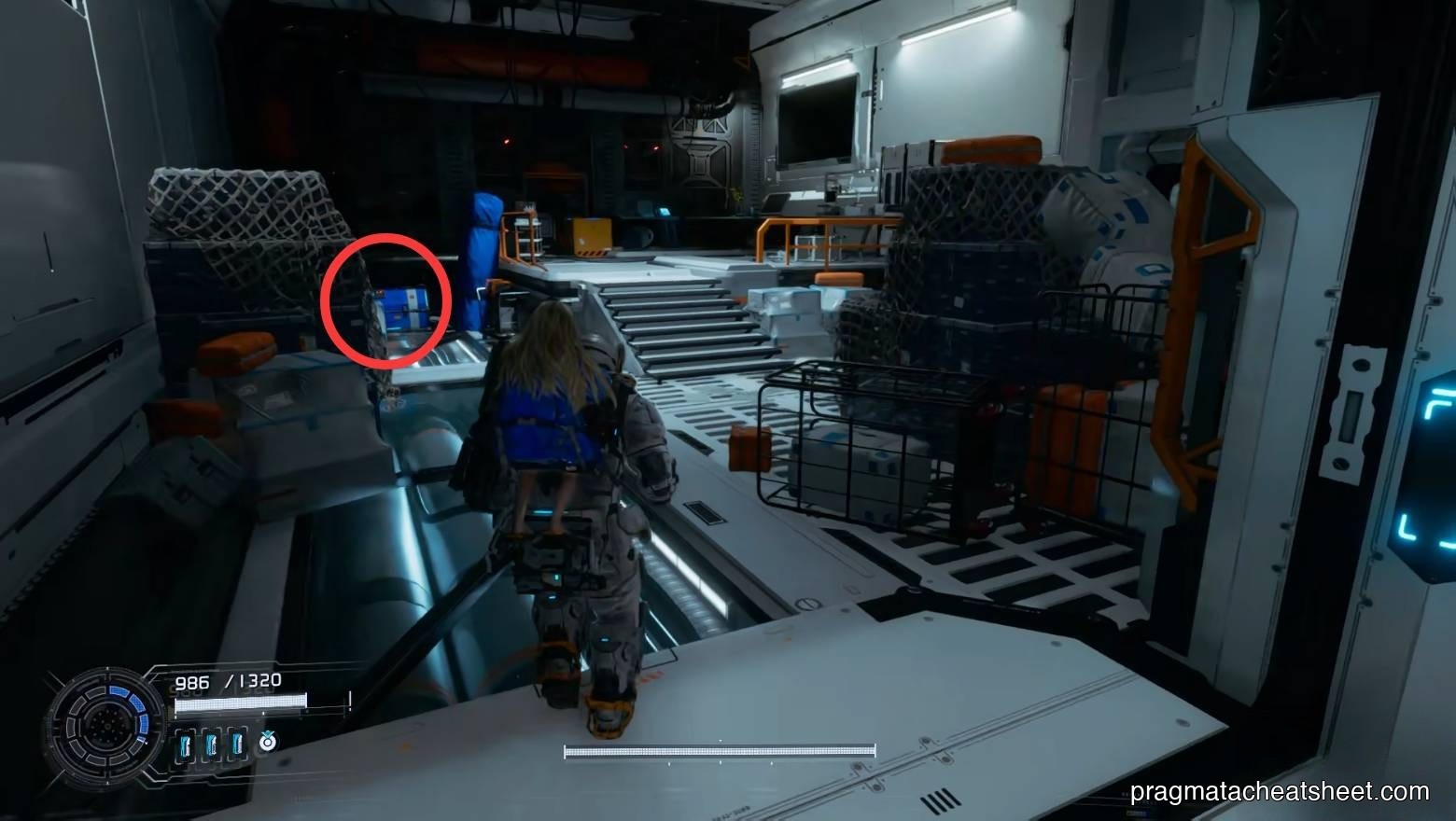
Task: Select the middle battery canister icon
Action: [x=210, y=744]
